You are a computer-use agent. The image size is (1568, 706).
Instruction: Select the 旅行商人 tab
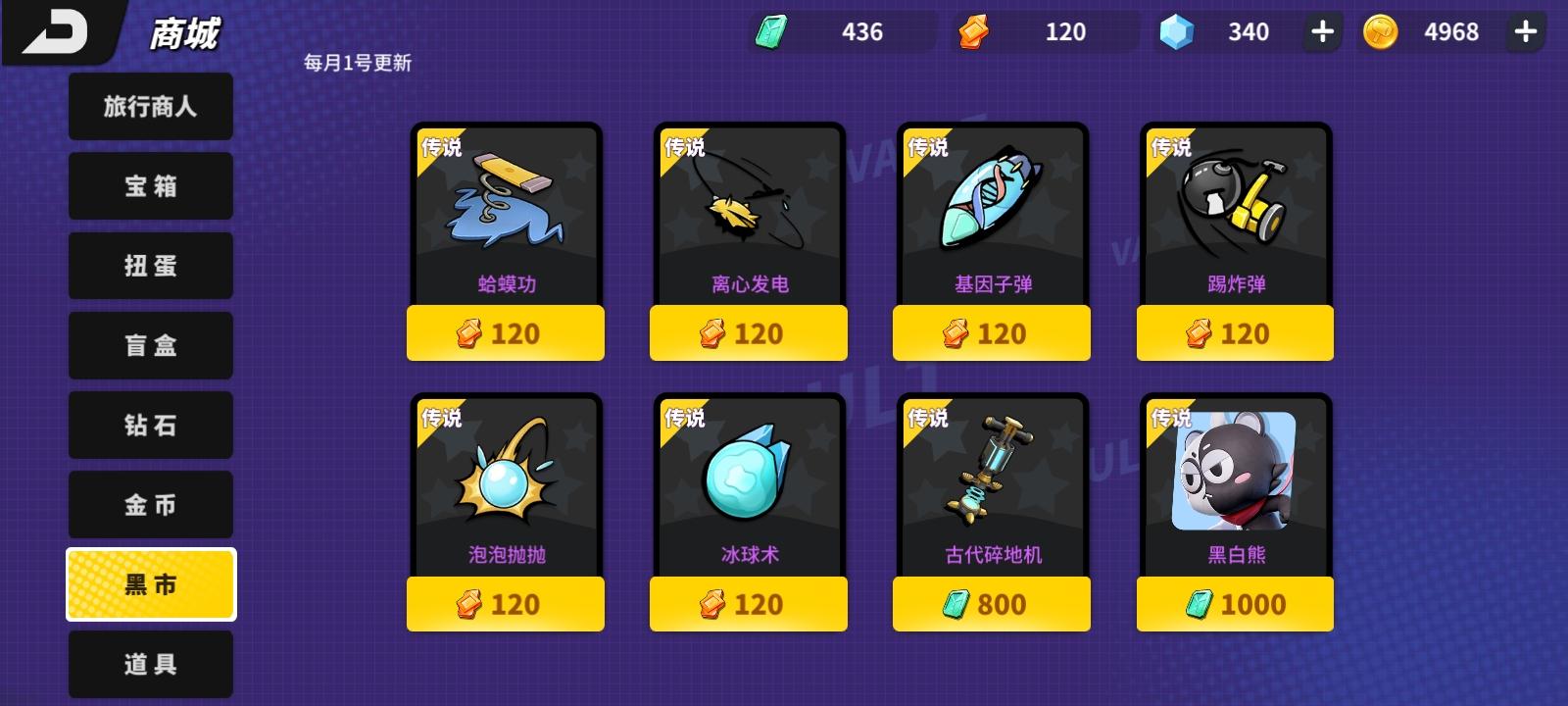click(x=150, y=106)
